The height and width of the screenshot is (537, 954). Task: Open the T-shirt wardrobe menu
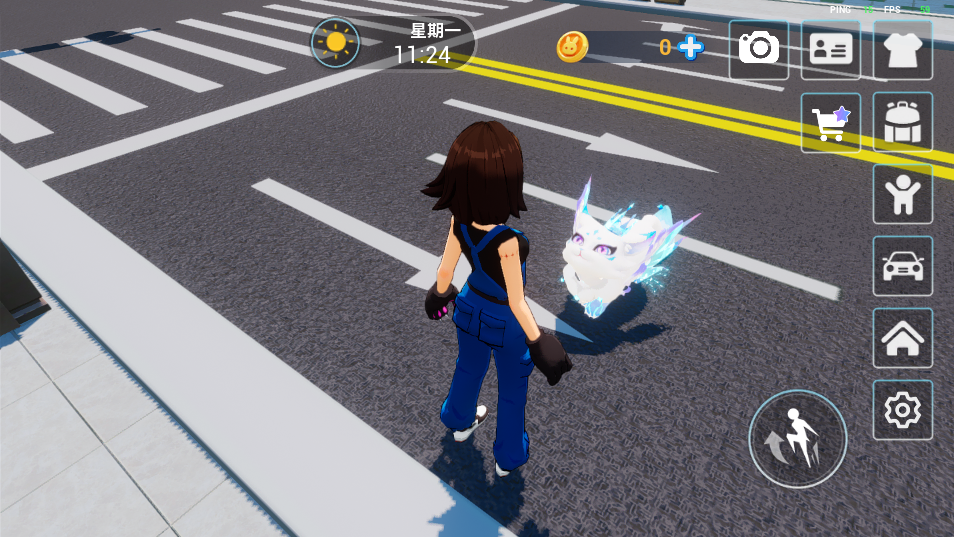[x=902, y=49]
